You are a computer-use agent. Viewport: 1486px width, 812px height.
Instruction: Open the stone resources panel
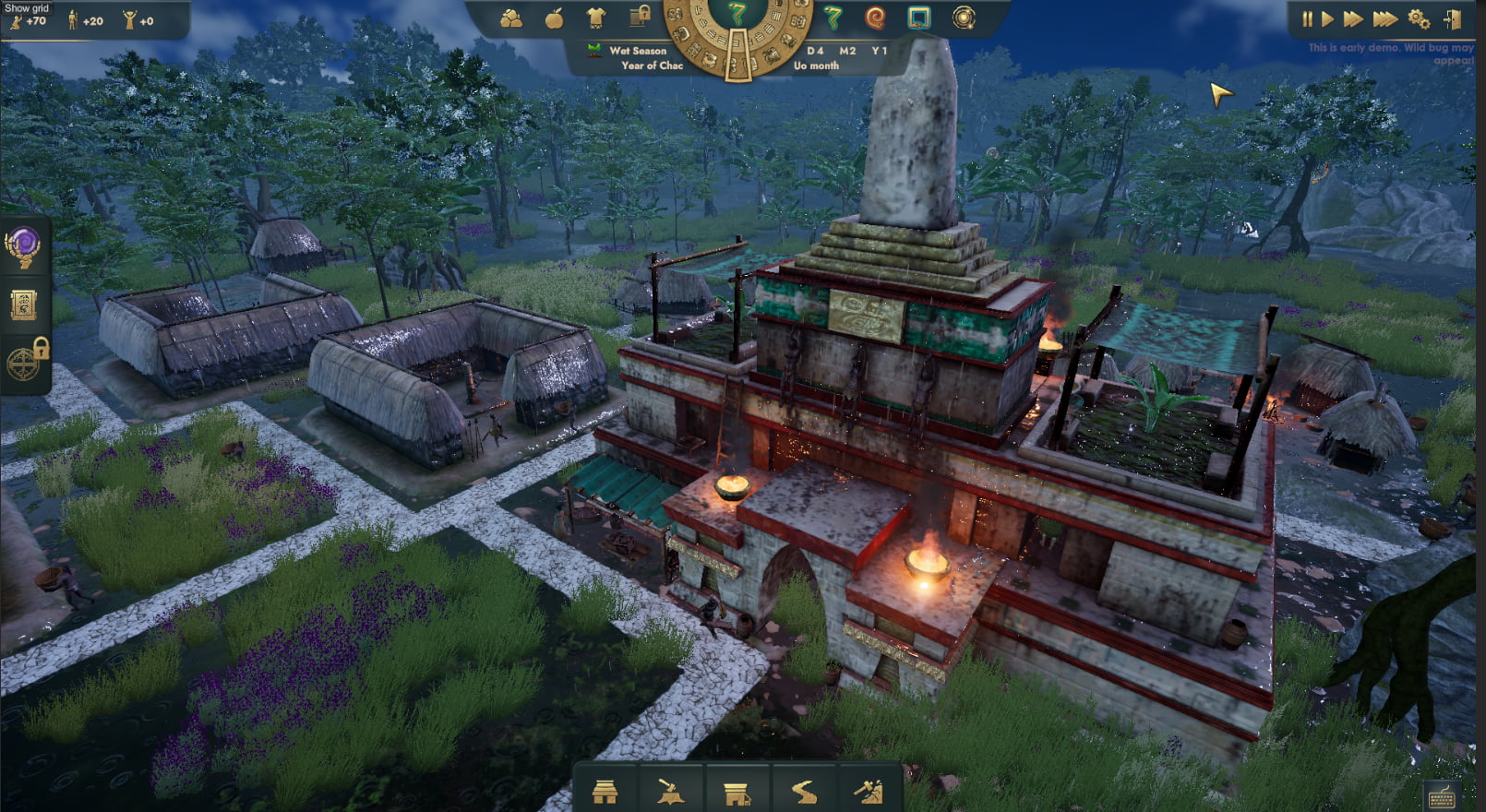click(511, 18)
